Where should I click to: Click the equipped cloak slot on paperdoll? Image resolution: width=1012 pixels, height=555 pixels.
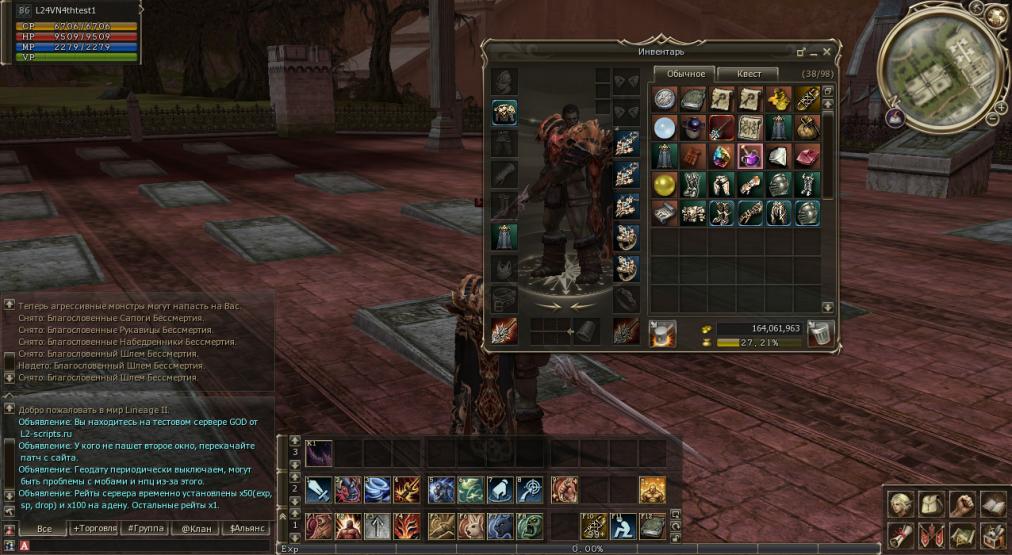[504, 236]
